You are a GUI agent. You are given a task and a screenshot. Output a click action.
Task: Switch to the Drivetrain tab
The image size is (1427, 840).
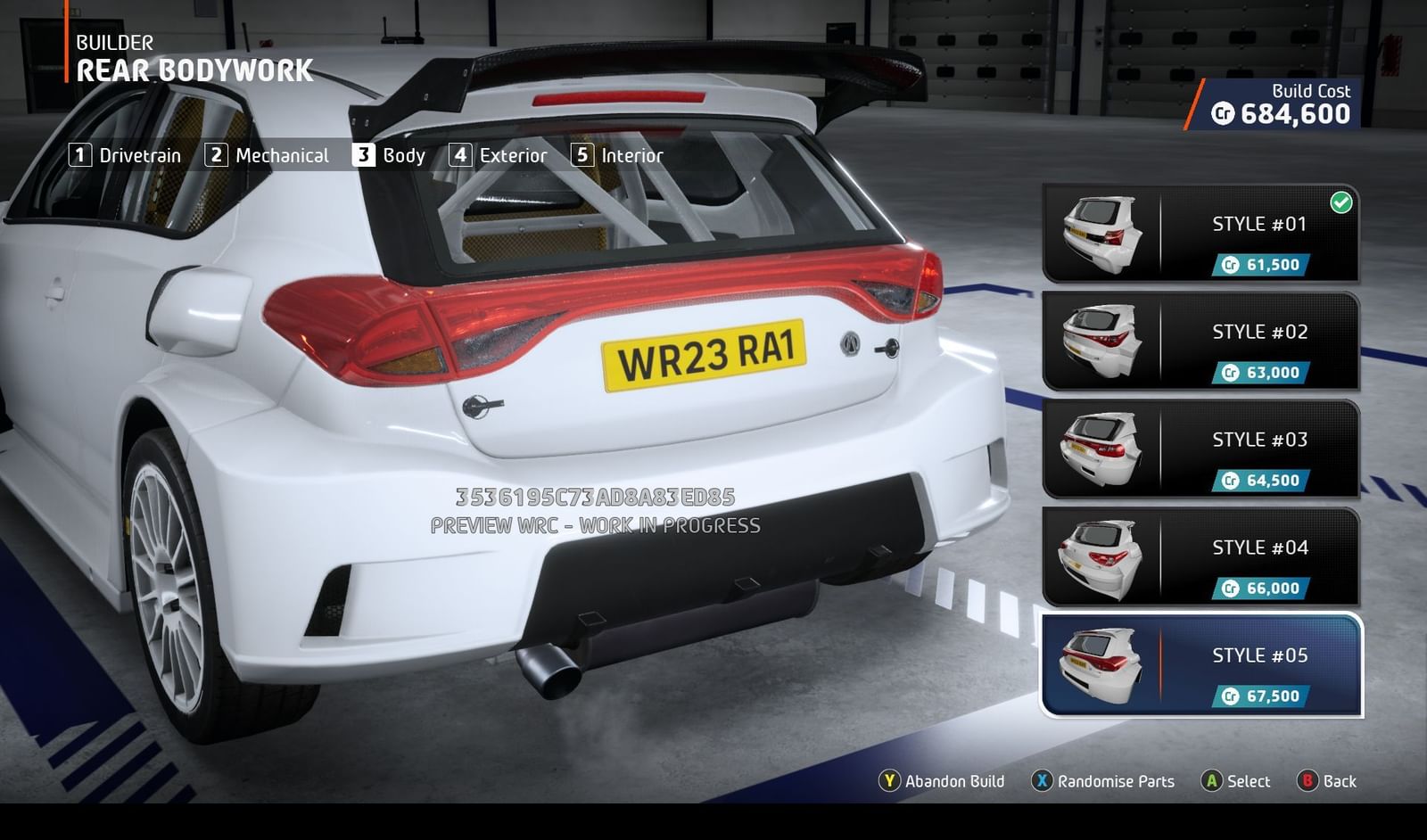pos(139,155)
